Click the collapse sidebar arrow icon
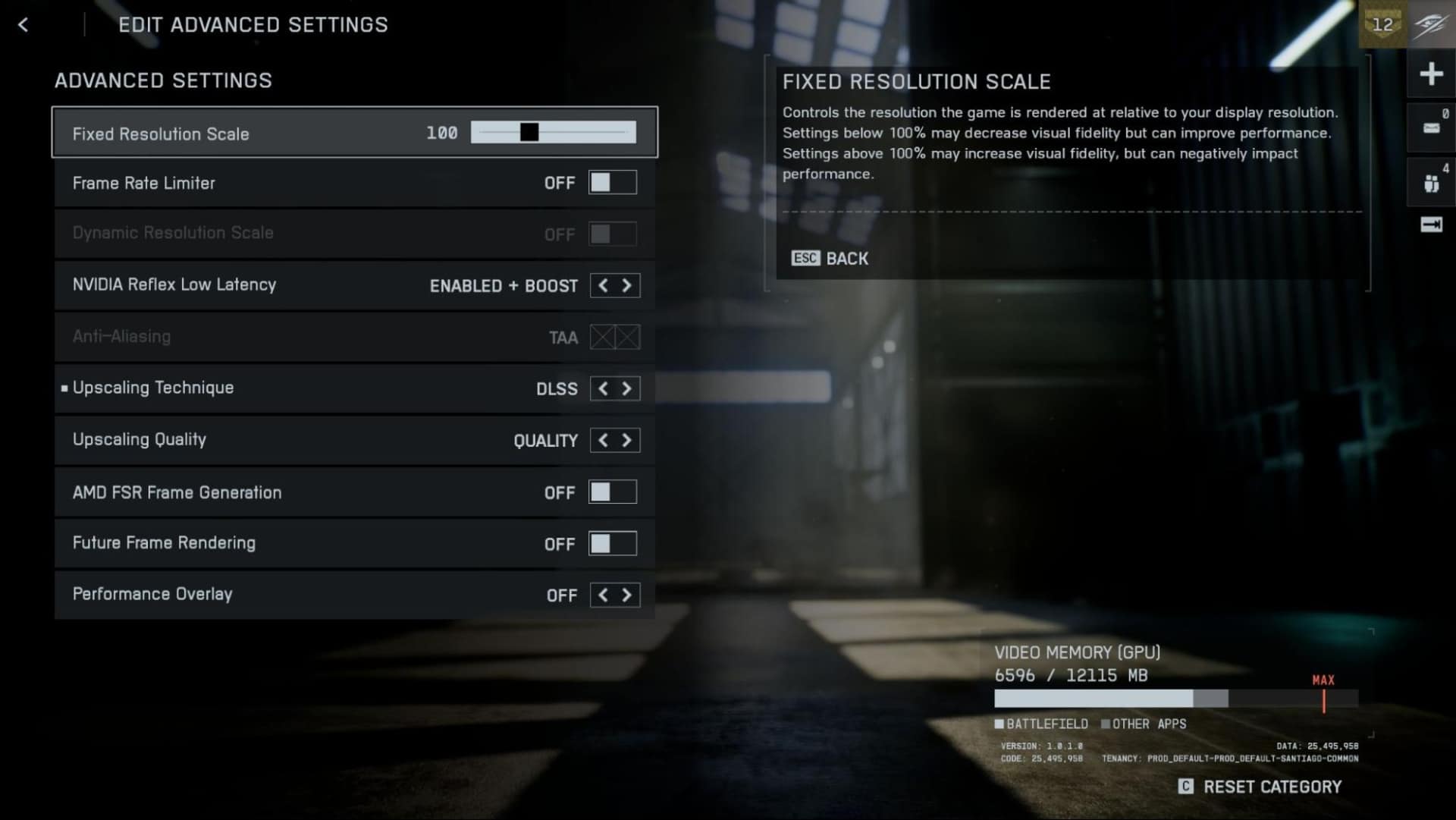 (1430, 225)
